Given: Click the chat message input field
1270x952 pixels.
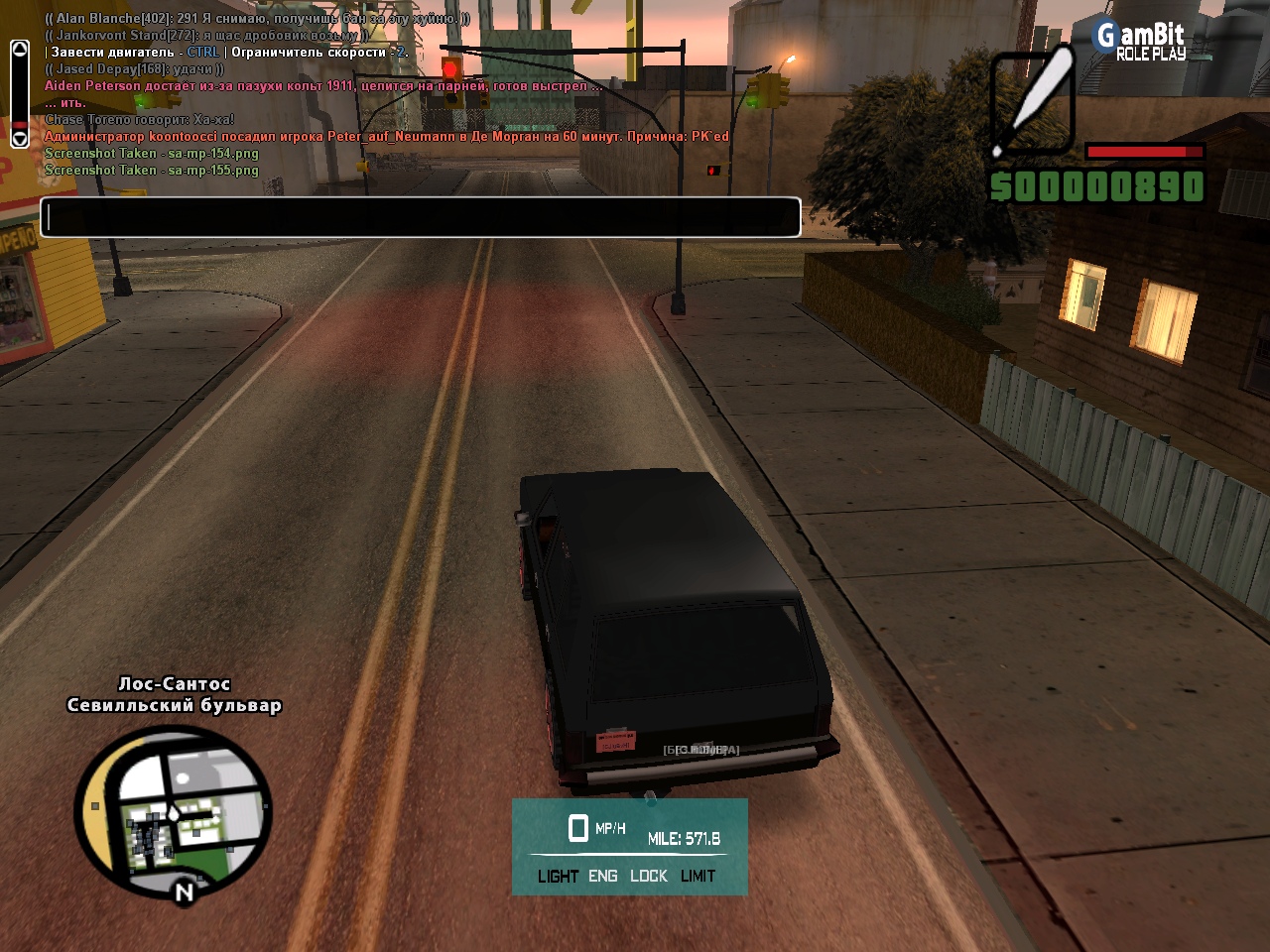Looking at the screenshot, I should pyautogui.click(x=420, y=217).
